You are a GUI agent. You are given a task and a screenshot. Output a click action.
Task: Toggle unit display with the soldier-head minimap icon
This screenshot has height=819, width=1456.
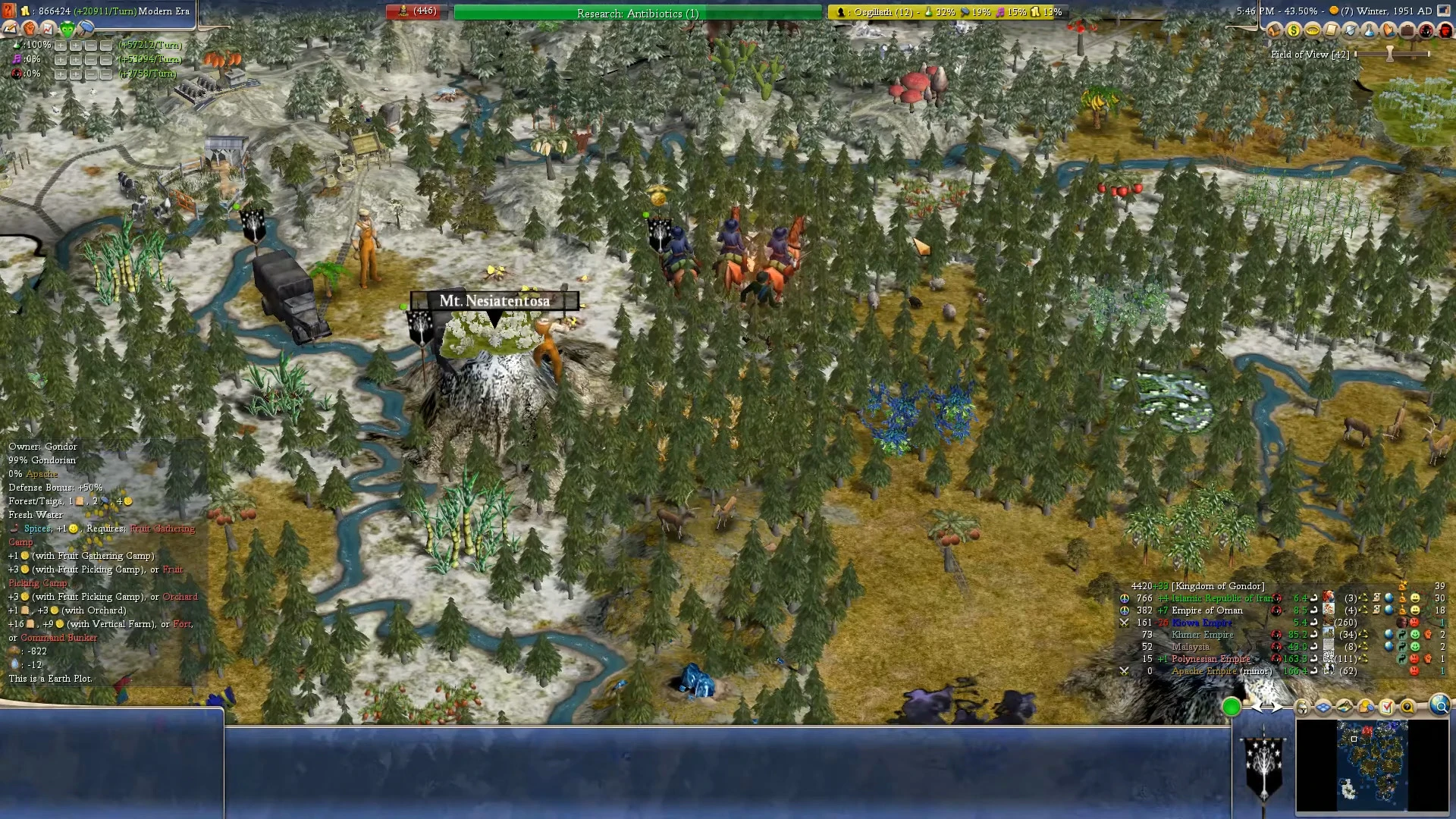coord(1302,707)
